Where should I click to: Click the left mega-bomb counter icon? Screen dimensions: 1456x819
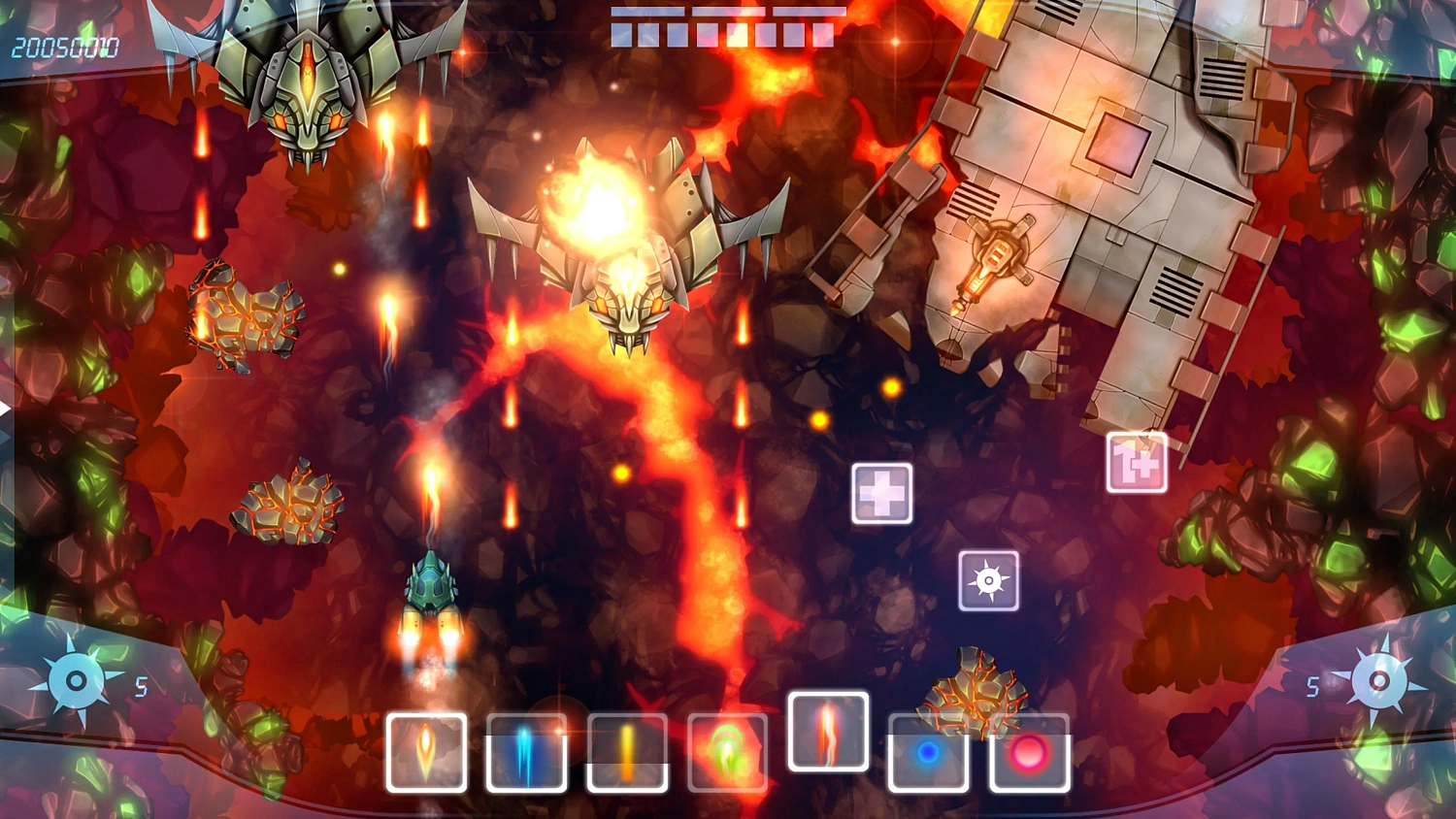[x=74, y=679]
